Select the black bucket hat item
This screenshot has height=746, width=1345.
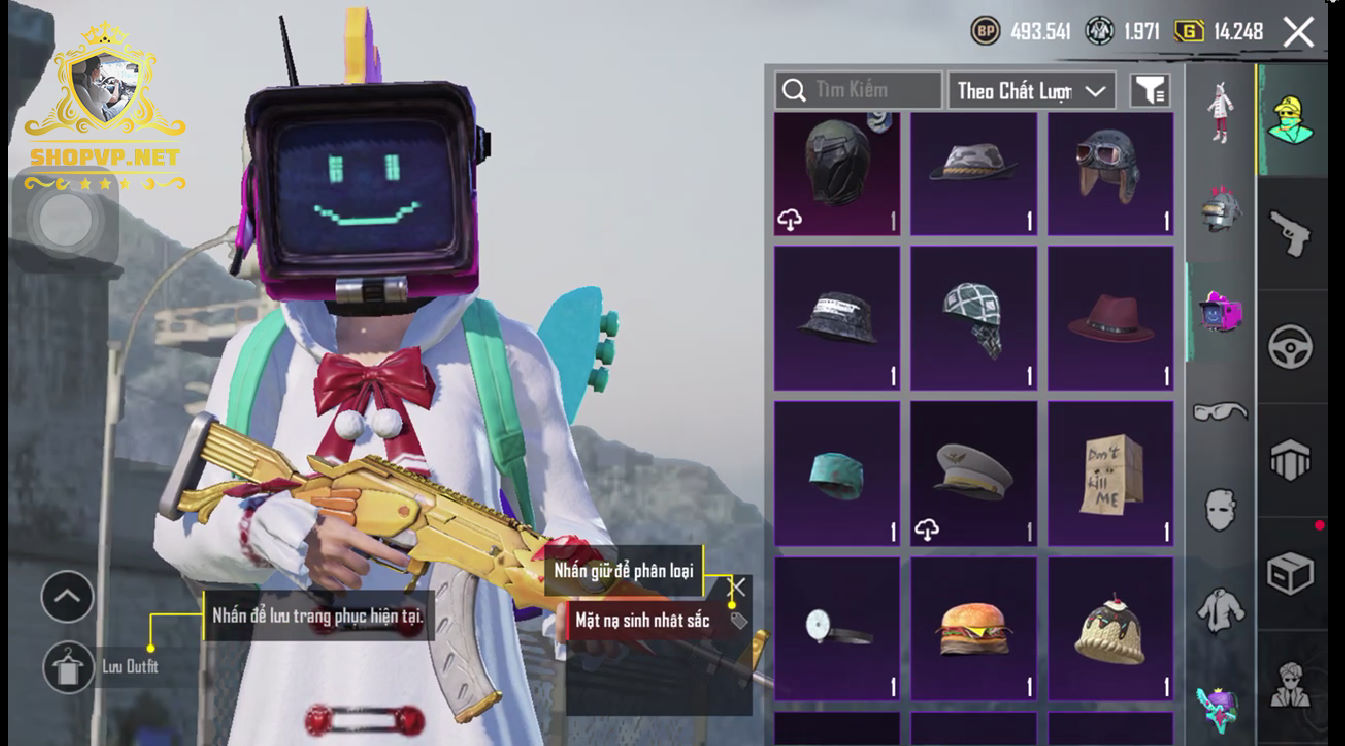(837, 319)
